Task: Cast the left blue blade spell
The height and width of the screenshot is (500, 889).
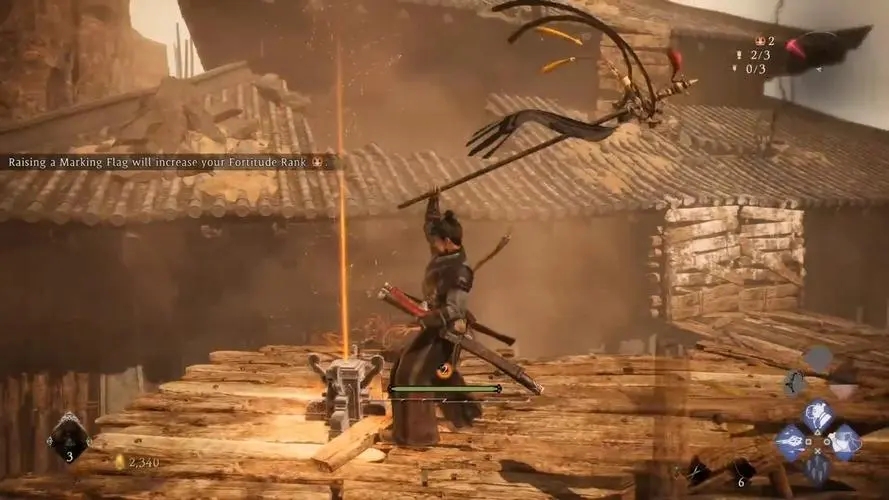Action: tap(792, 441)
